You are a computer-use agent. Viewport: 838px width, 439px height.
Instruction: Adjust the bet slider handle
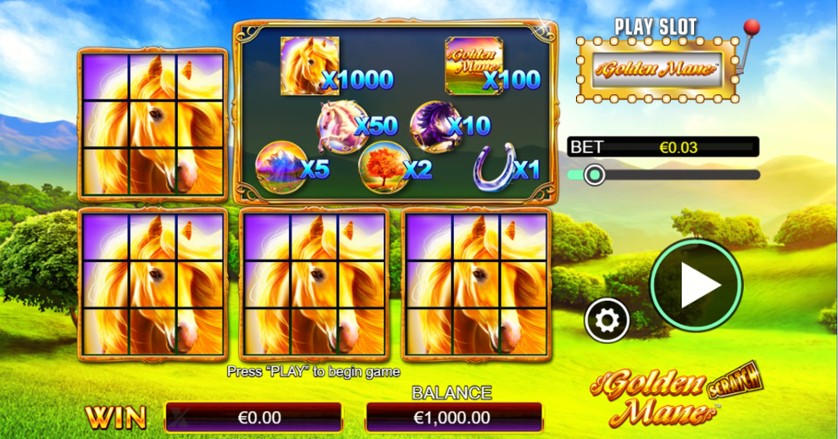(x=593, y=175)
